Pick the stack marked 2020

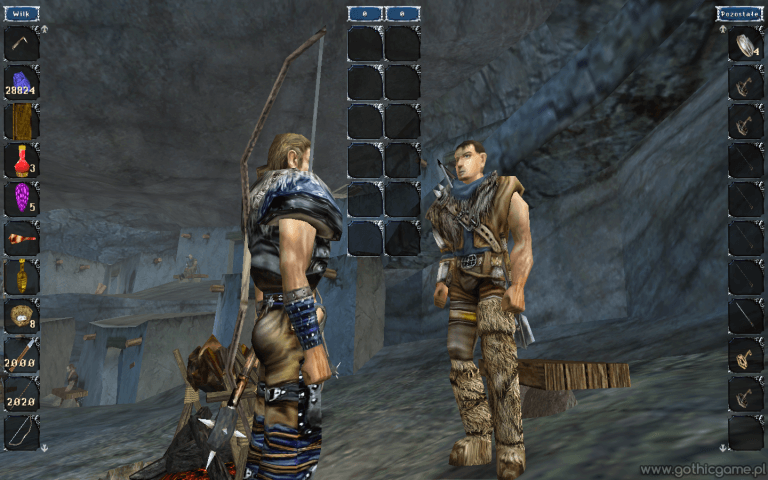click(21, 394)
